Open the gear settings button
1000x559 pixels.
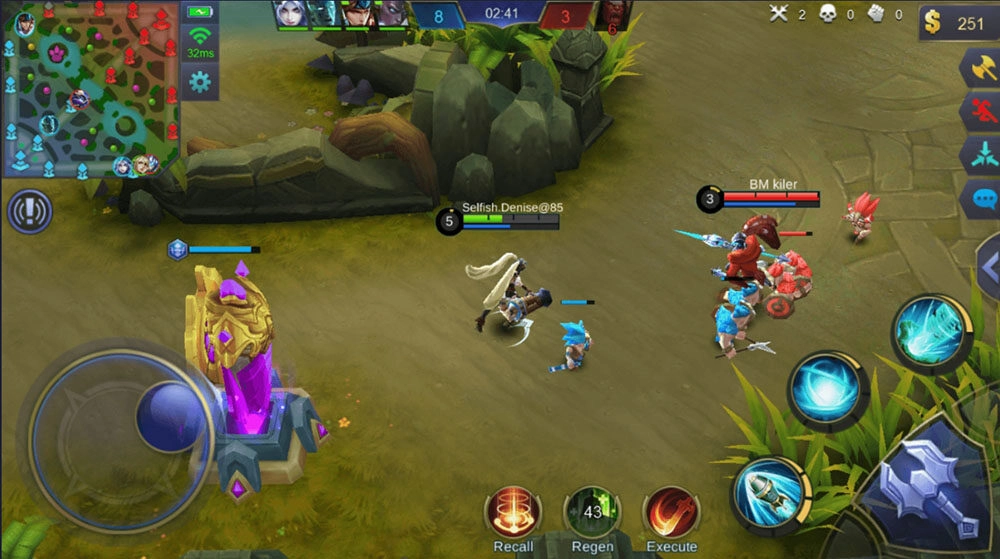click(x=200, y=80)
